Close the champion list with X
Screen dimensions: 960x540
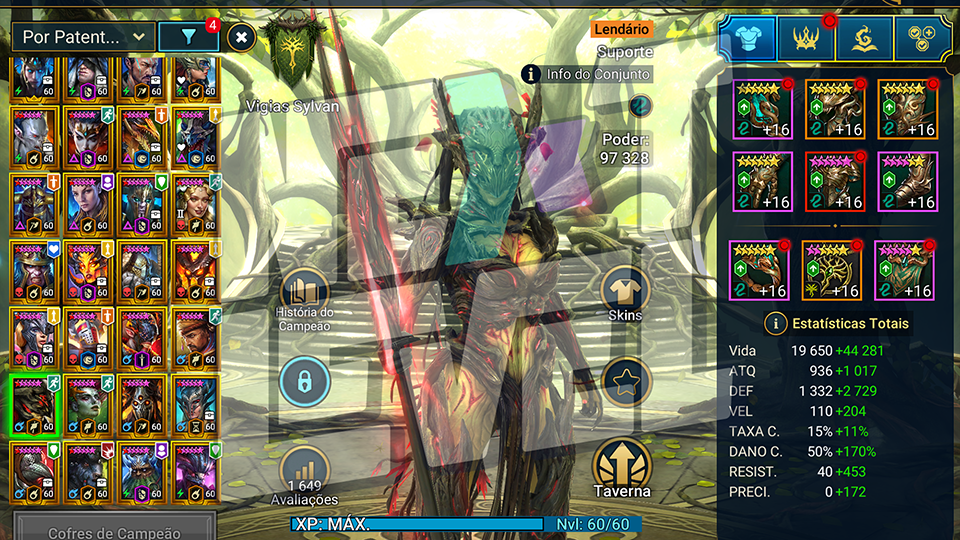[241, 38]
